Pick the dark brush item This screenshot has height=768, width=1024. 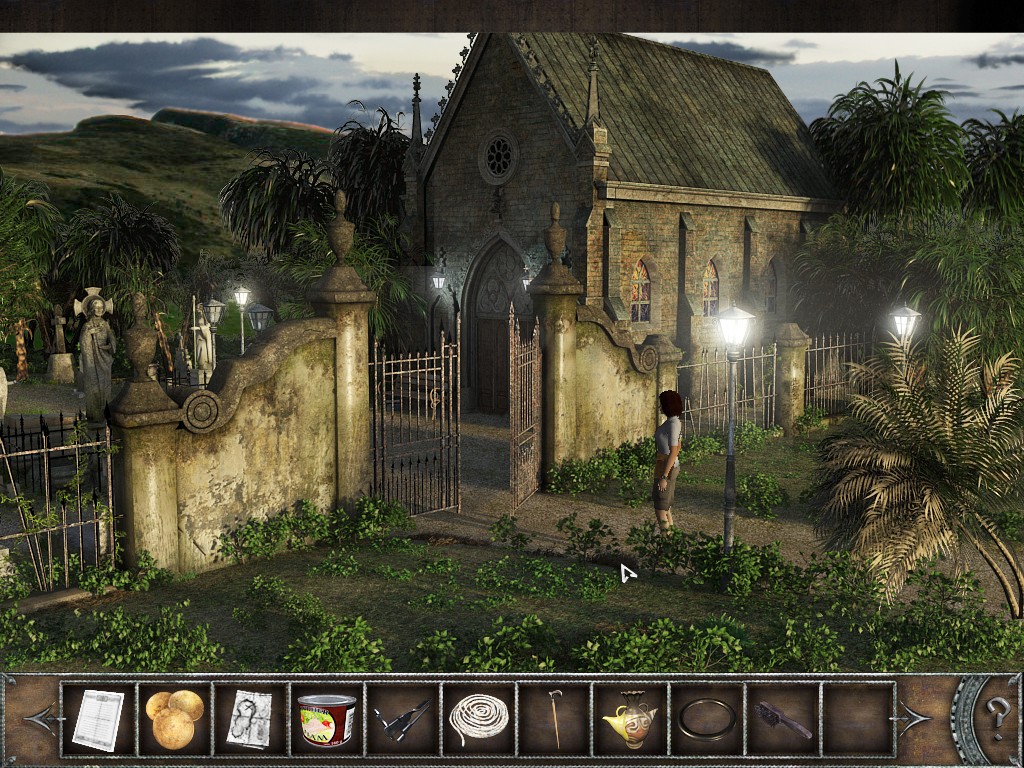click(x=783, y=719)
